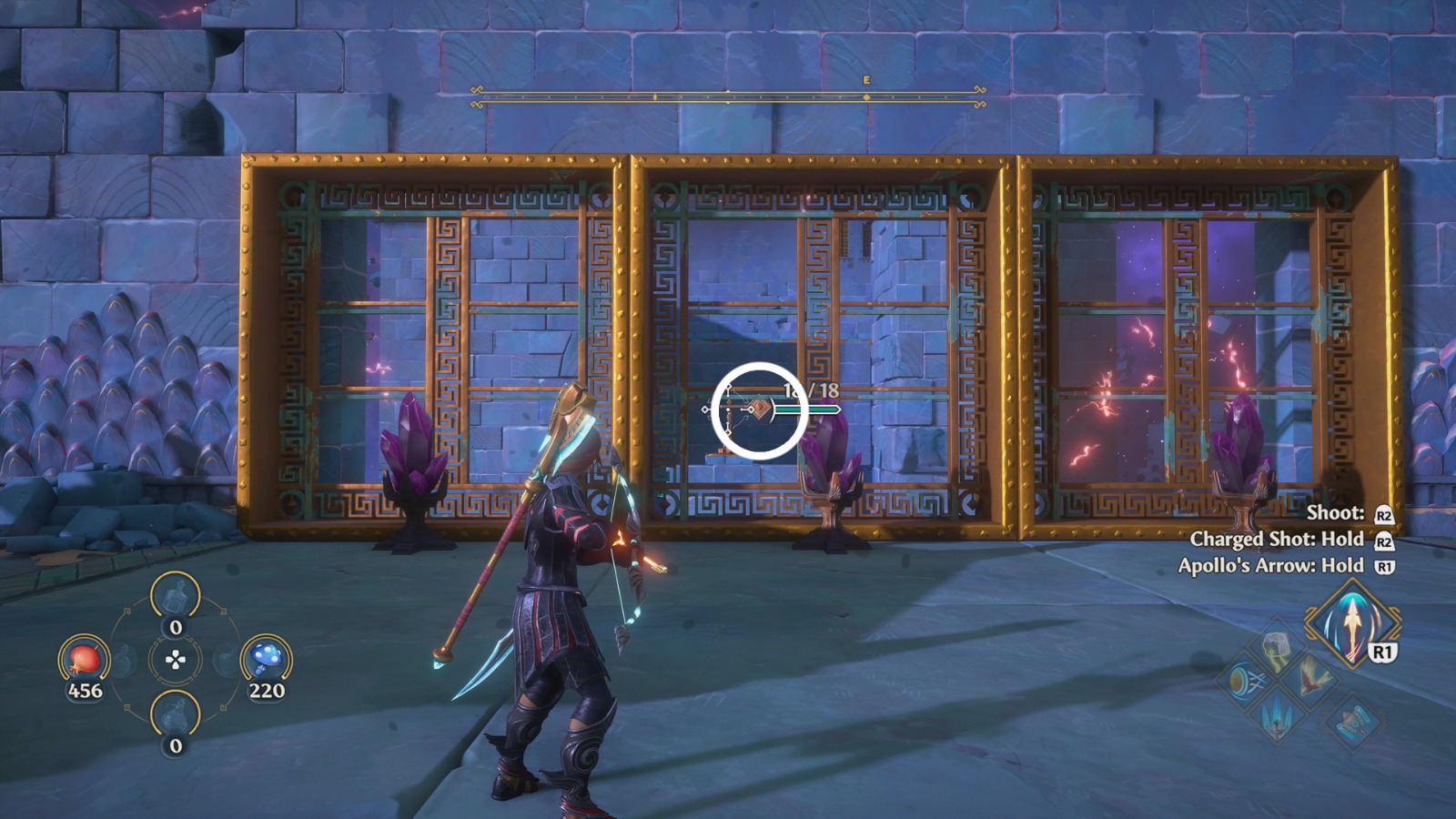1456x819 pixels.
Task: Click the blue mushroom stamina consumable icon
Action: tap(266, 657)
